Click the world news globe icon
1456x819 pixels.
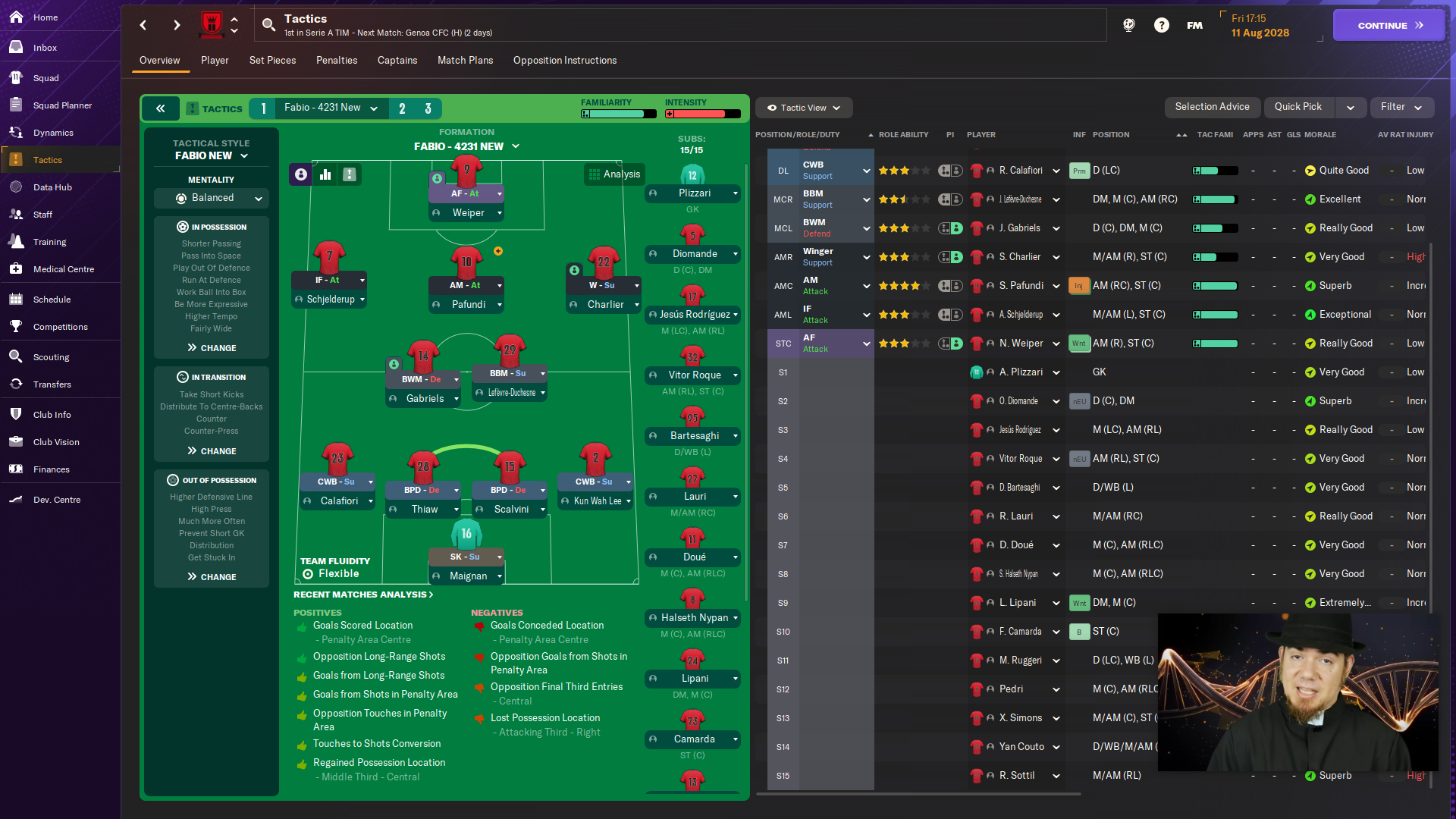click(1129, 25)
